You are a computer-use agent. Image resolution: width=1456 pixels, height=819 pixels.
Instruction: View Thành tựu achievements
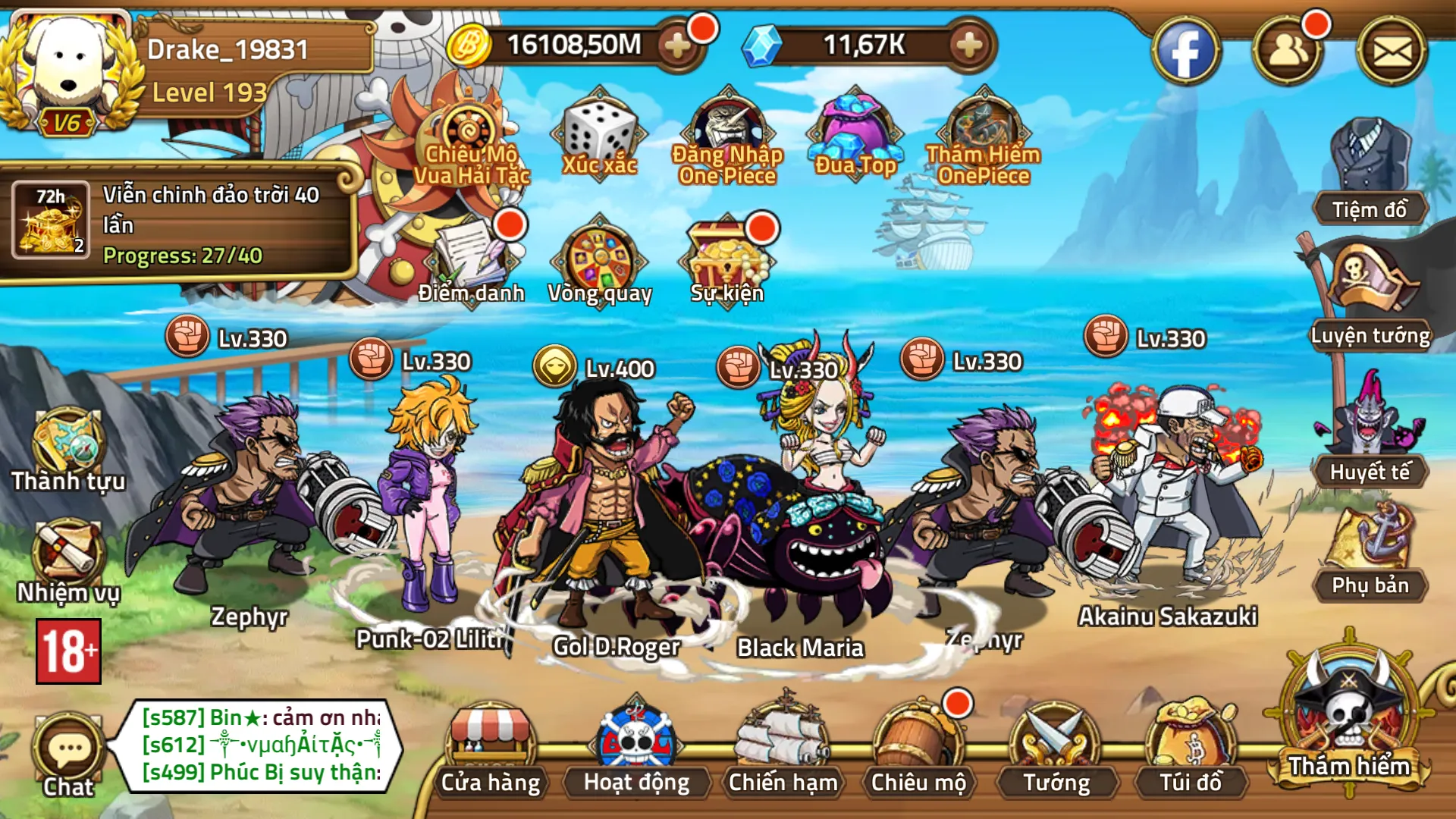(x=68, y=447)
